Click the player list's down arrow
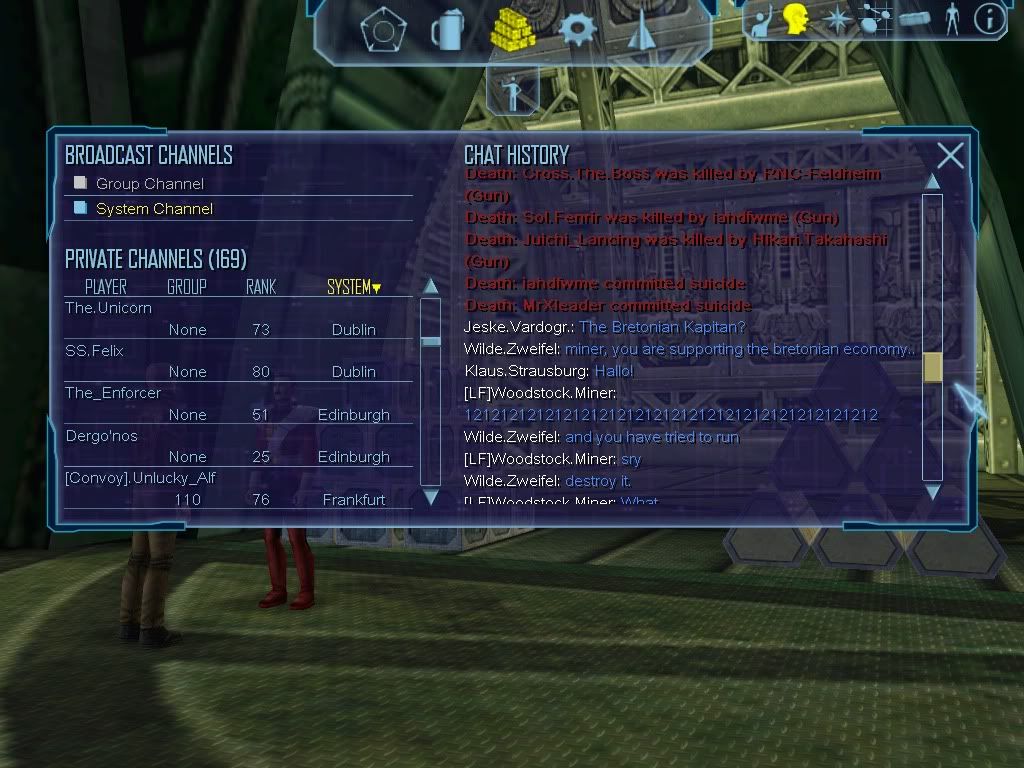The height and width of the screenshot is (768, 1024). coord(431,496)
